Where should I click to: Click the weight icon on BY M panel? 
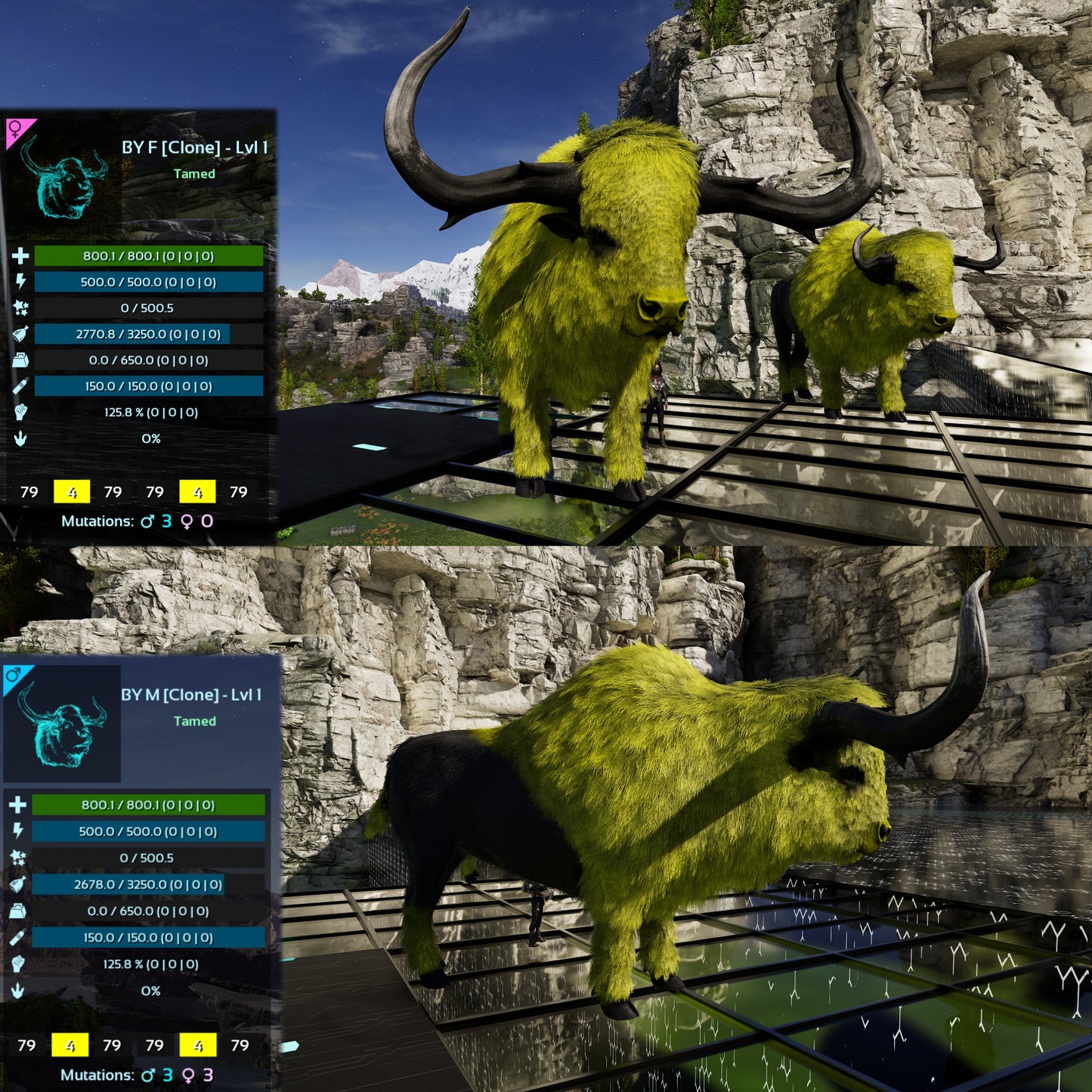click(x=18, y=911)
